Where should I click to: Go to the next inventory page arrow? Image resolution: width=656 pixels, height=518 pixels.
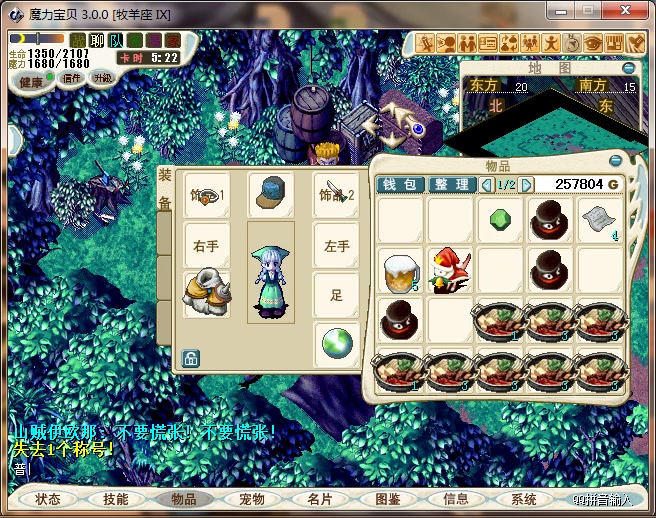527,185
